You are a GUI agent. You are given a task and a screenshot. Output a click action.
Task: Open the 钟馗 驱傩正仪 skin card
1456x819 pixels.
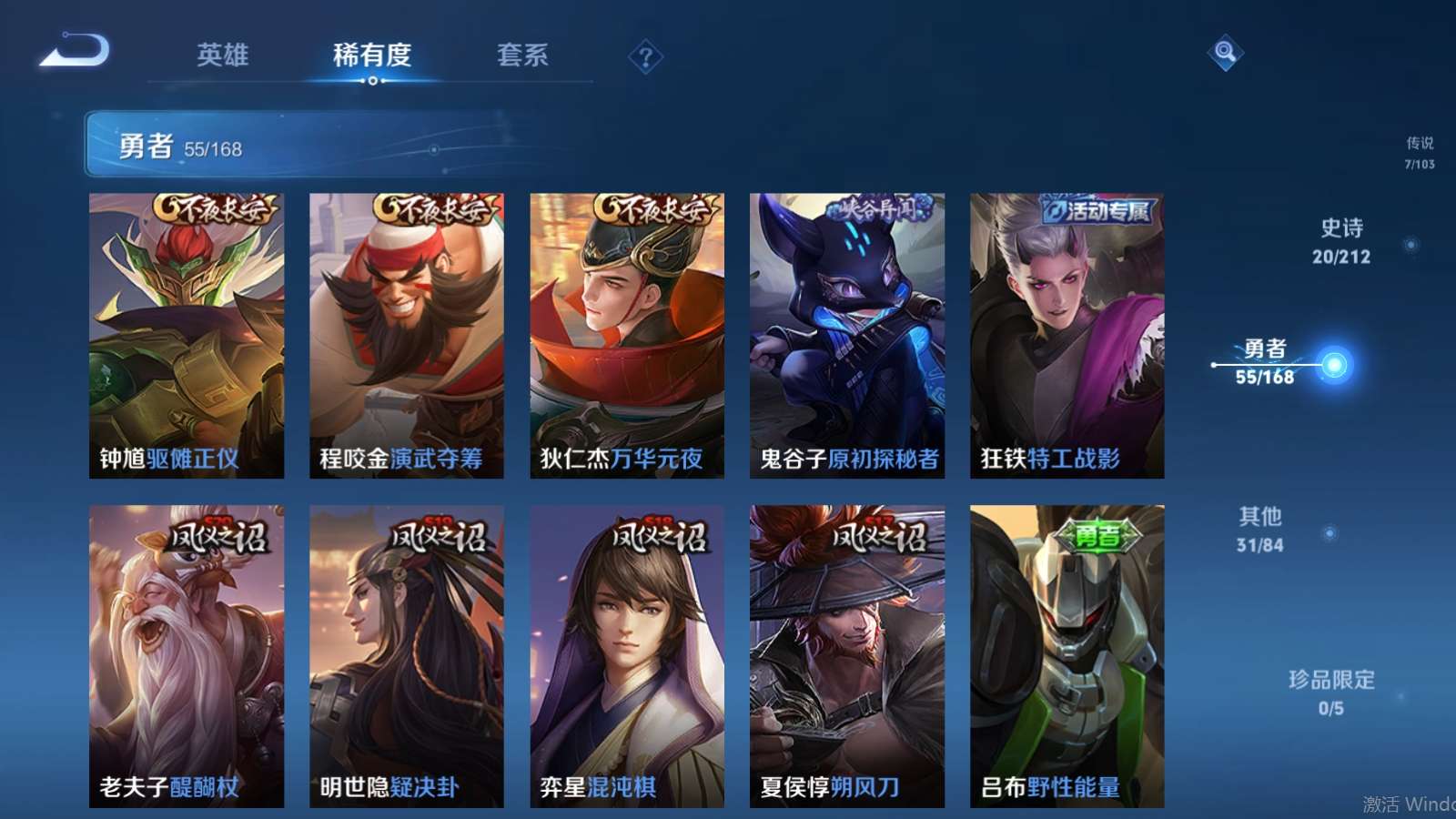pos(187,335)
